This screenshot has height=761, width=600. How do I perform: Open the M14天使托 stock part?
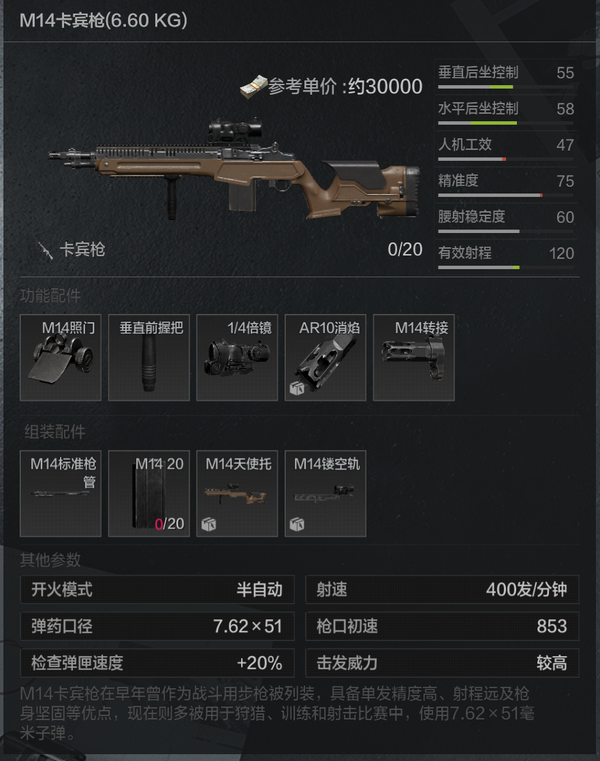pyautogui.click(x=237, y=493)
